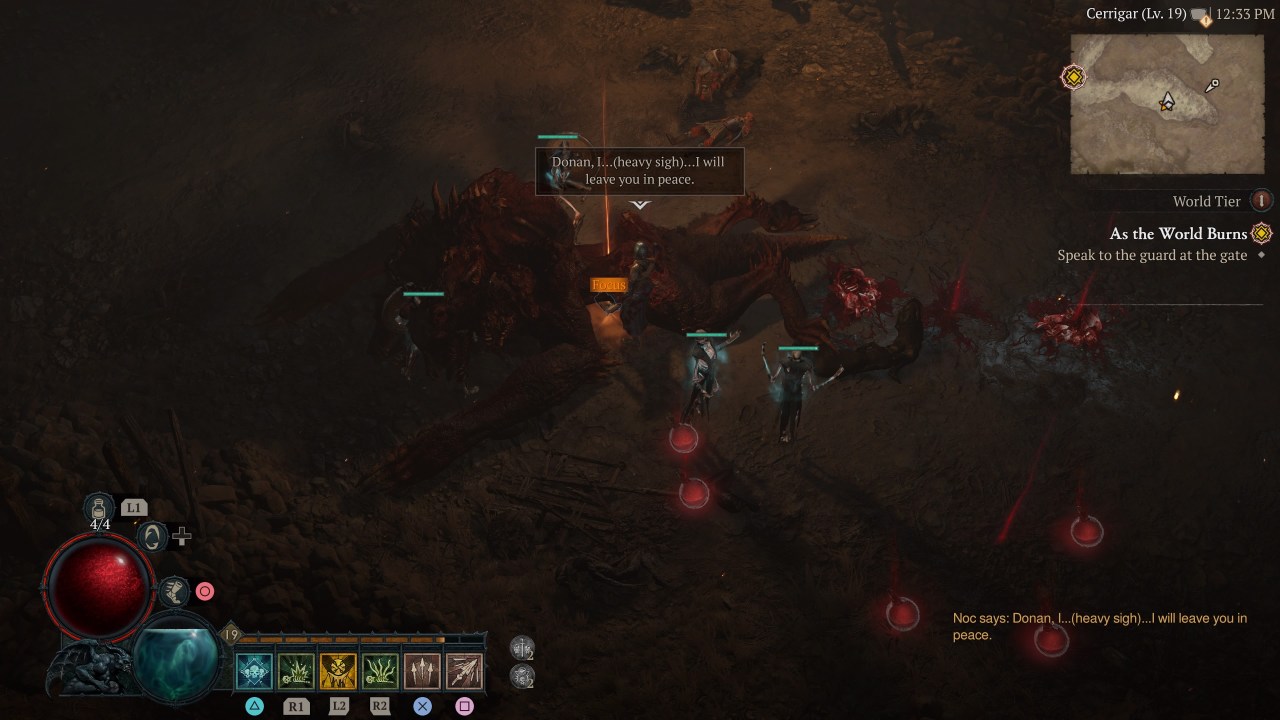Click the chat log message from Noc
This screenshot has width=1280, height=720.
click(x=1100, y=626)
